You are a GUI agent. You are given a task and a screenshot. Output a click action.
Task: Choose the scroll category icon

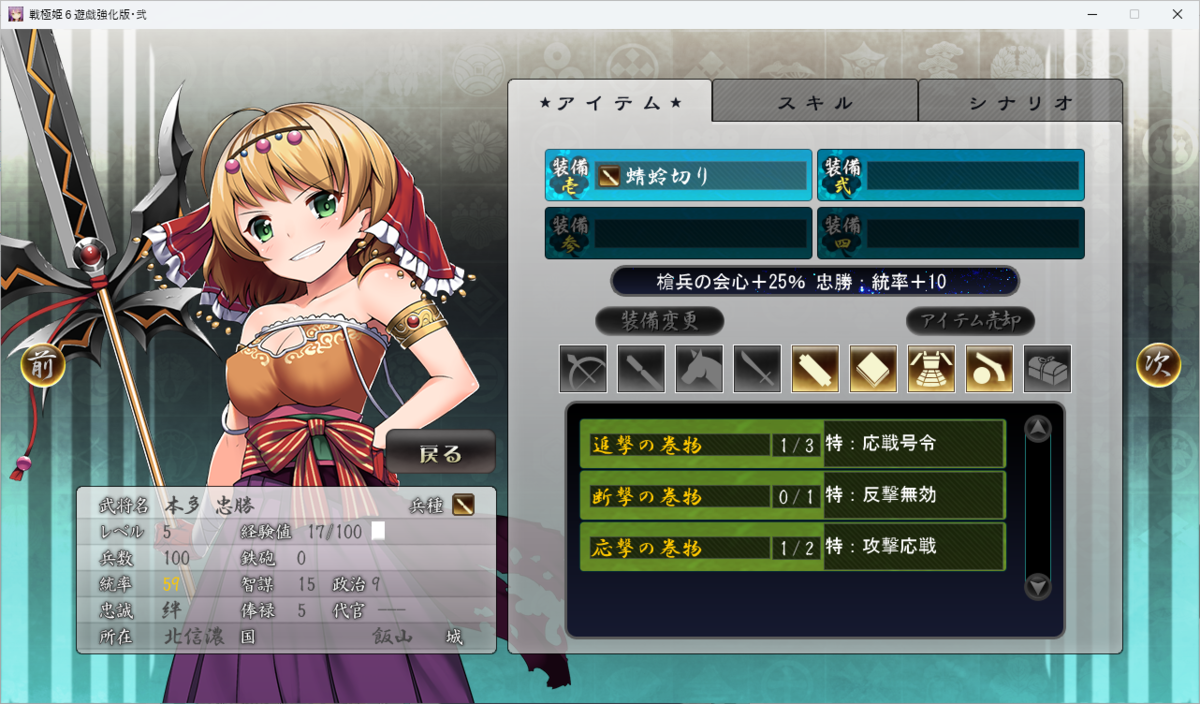pyautogui.click(x=815, y=369)
